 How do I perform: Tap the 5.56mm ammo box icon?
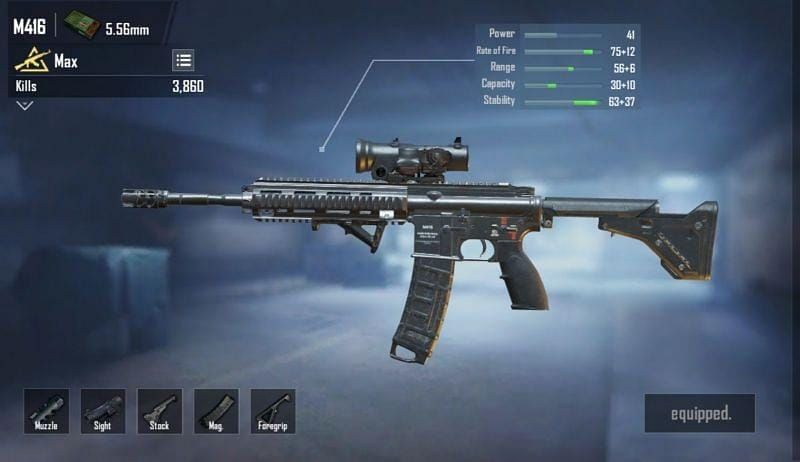pyautogui.click(x=82, y=26)
